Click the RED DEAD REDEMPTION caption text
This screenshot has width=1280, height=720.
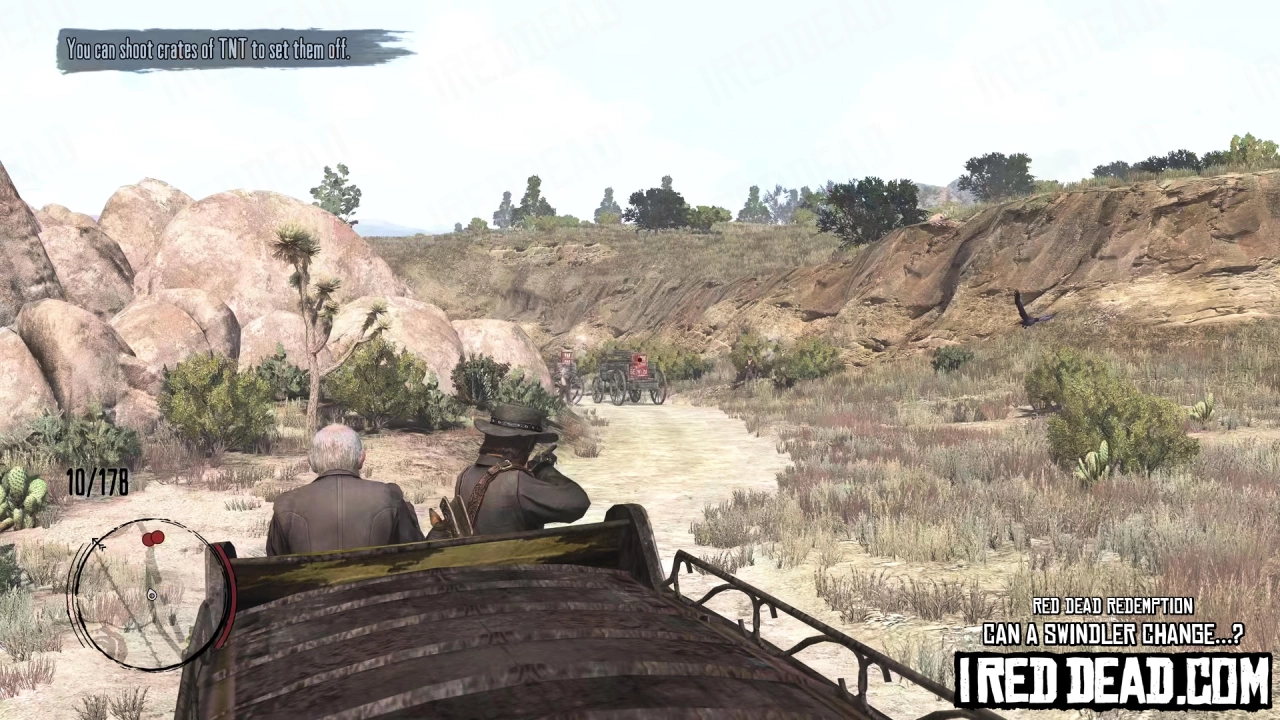pos(1113,606)
